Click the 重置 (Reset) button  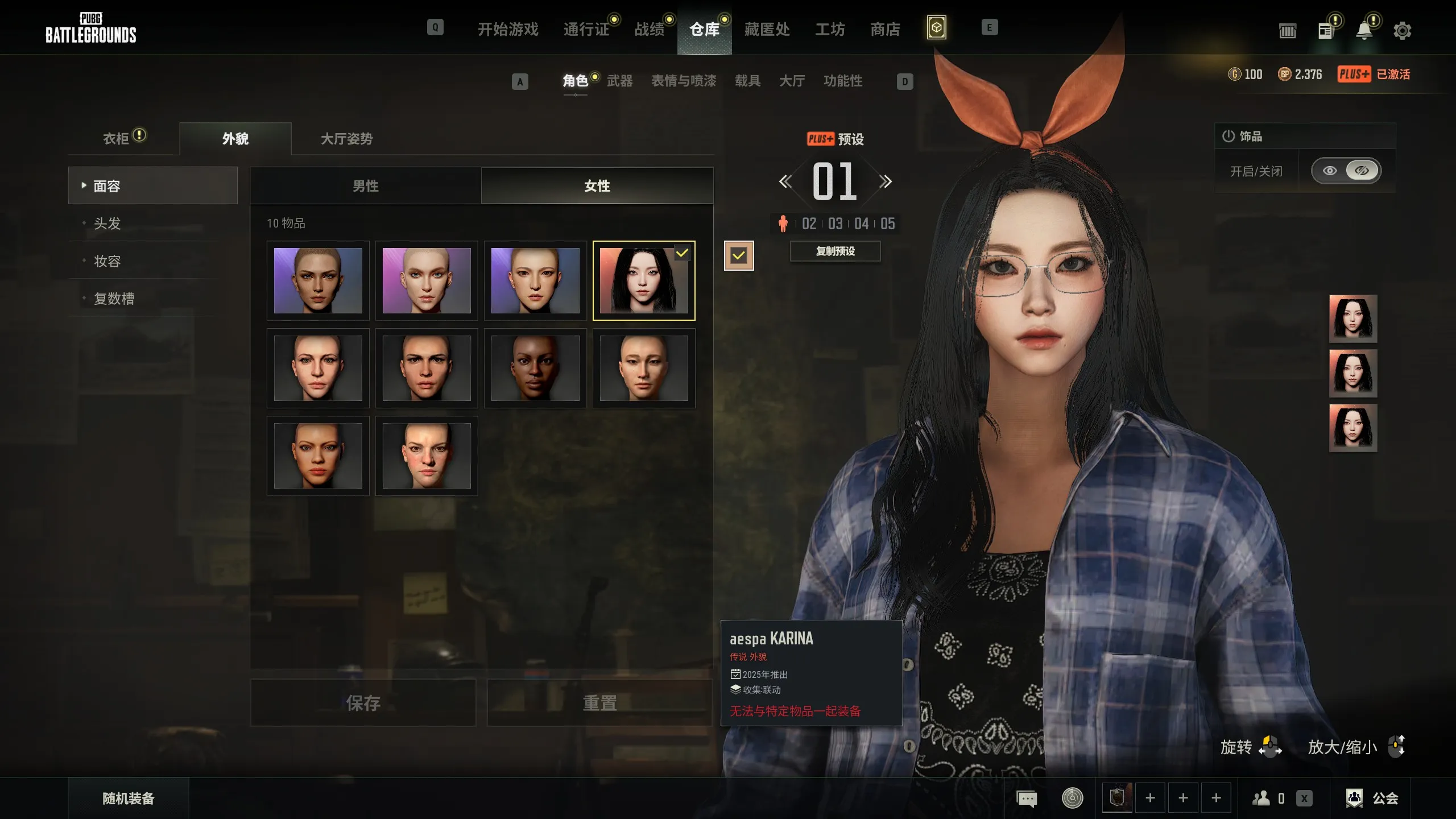click(x=599, y=703)
